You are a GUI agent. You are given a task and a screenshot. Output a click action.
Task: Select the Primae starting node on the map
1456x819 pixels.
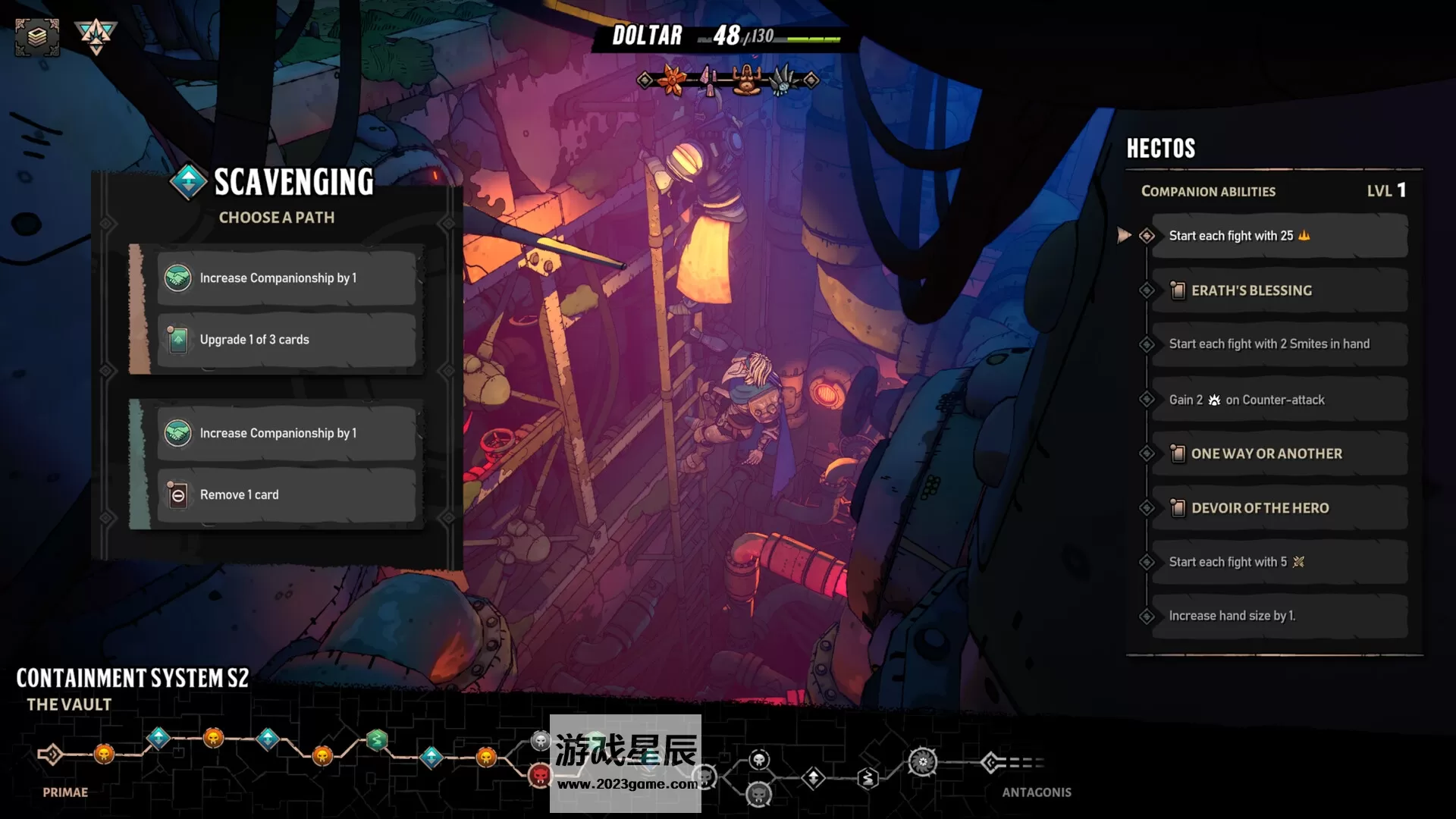tap(51, 754)
